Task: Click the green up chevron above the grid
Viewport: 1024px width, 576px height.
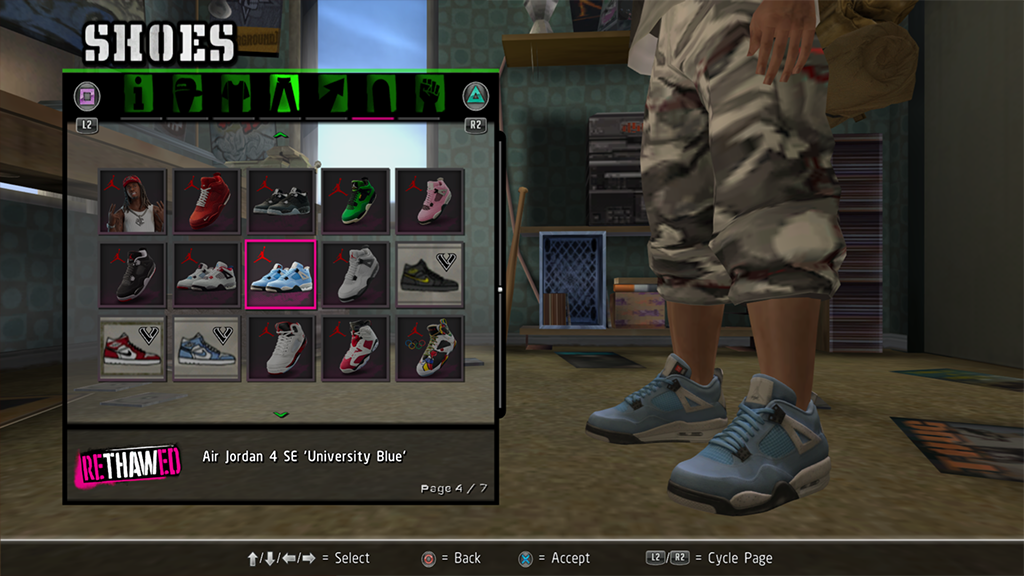Action: coord(281,135)
